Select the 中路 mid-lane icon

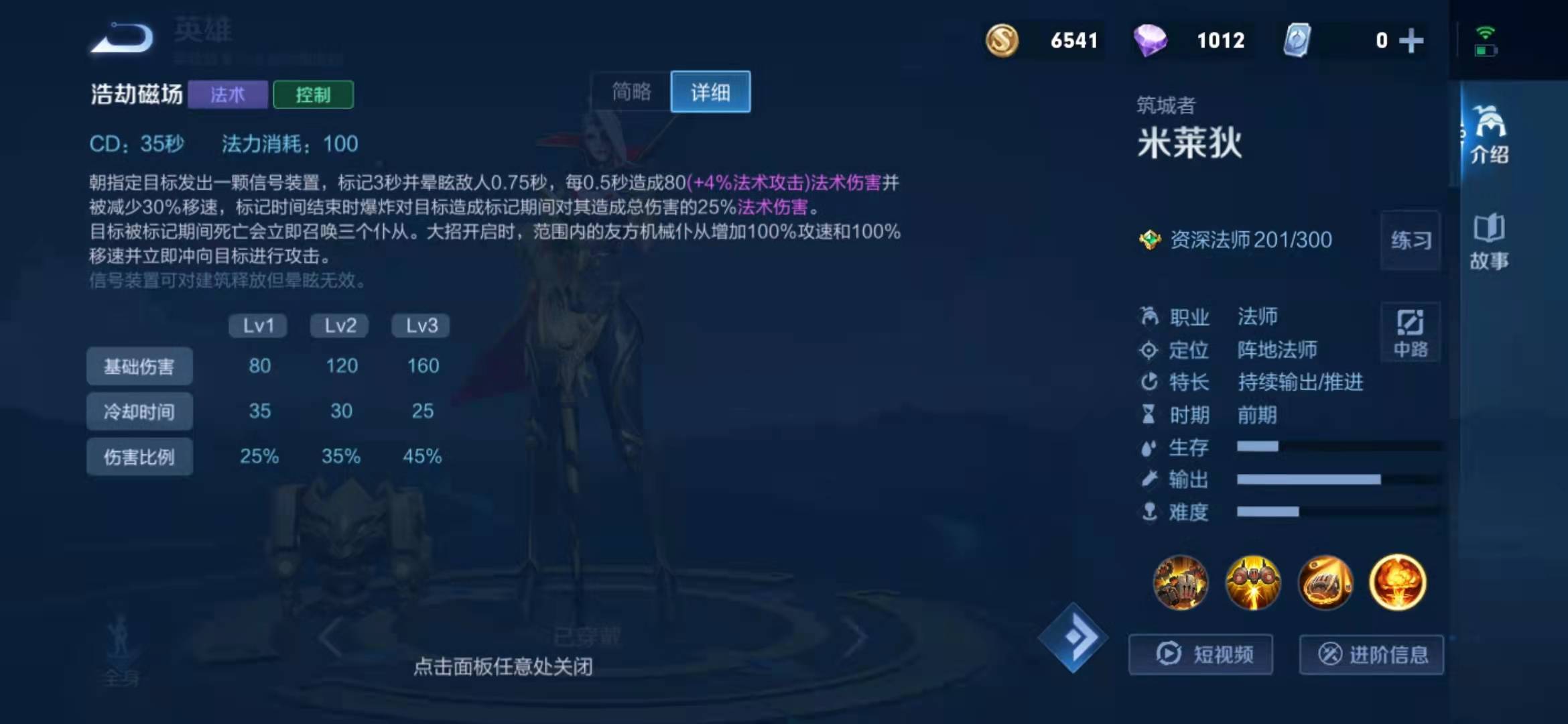(x=1409, y=333)
